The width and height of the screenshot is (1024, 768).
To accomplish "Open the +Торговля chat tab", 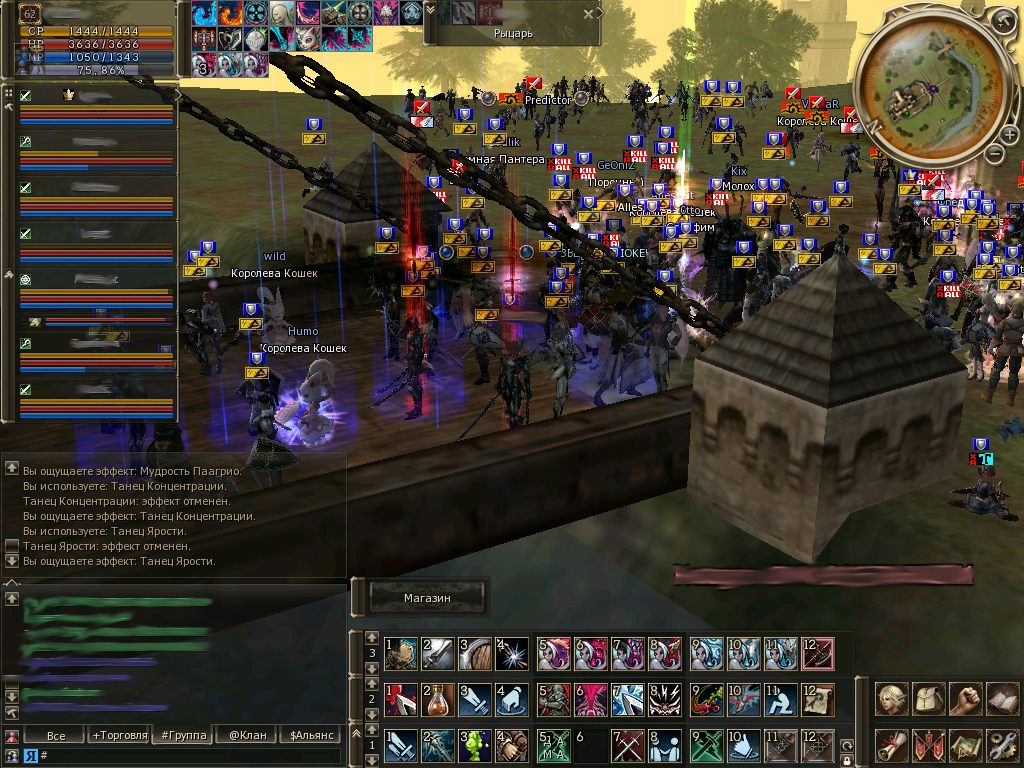I will [119, 736].
